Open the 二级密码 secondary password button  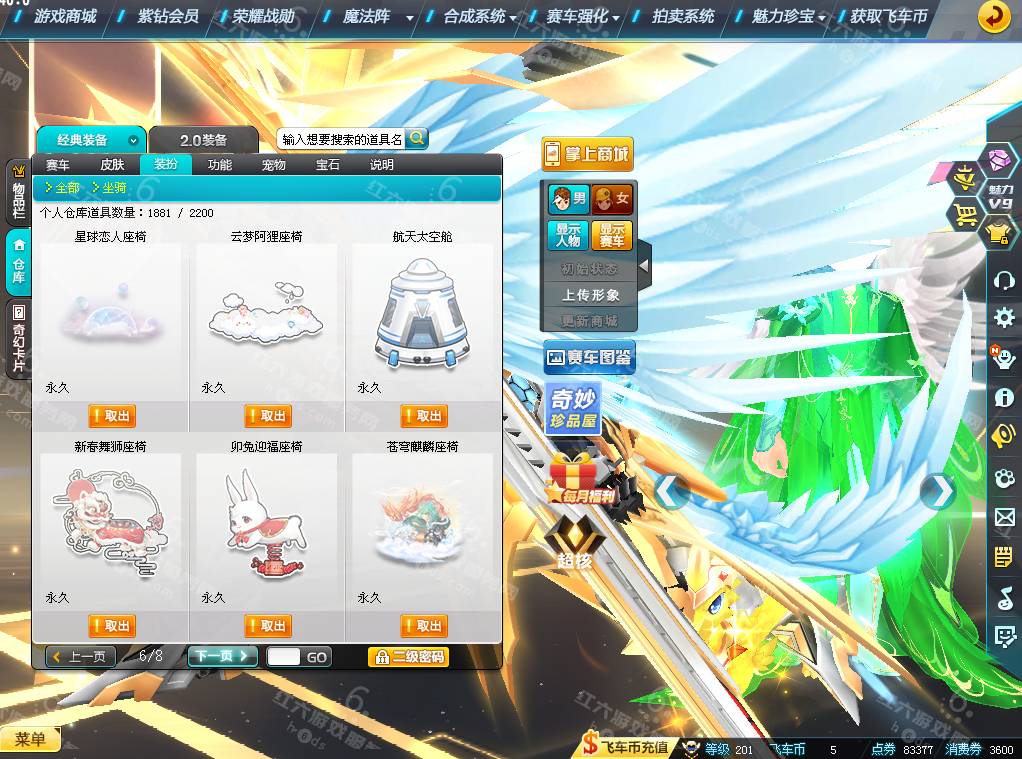point(408,657)
